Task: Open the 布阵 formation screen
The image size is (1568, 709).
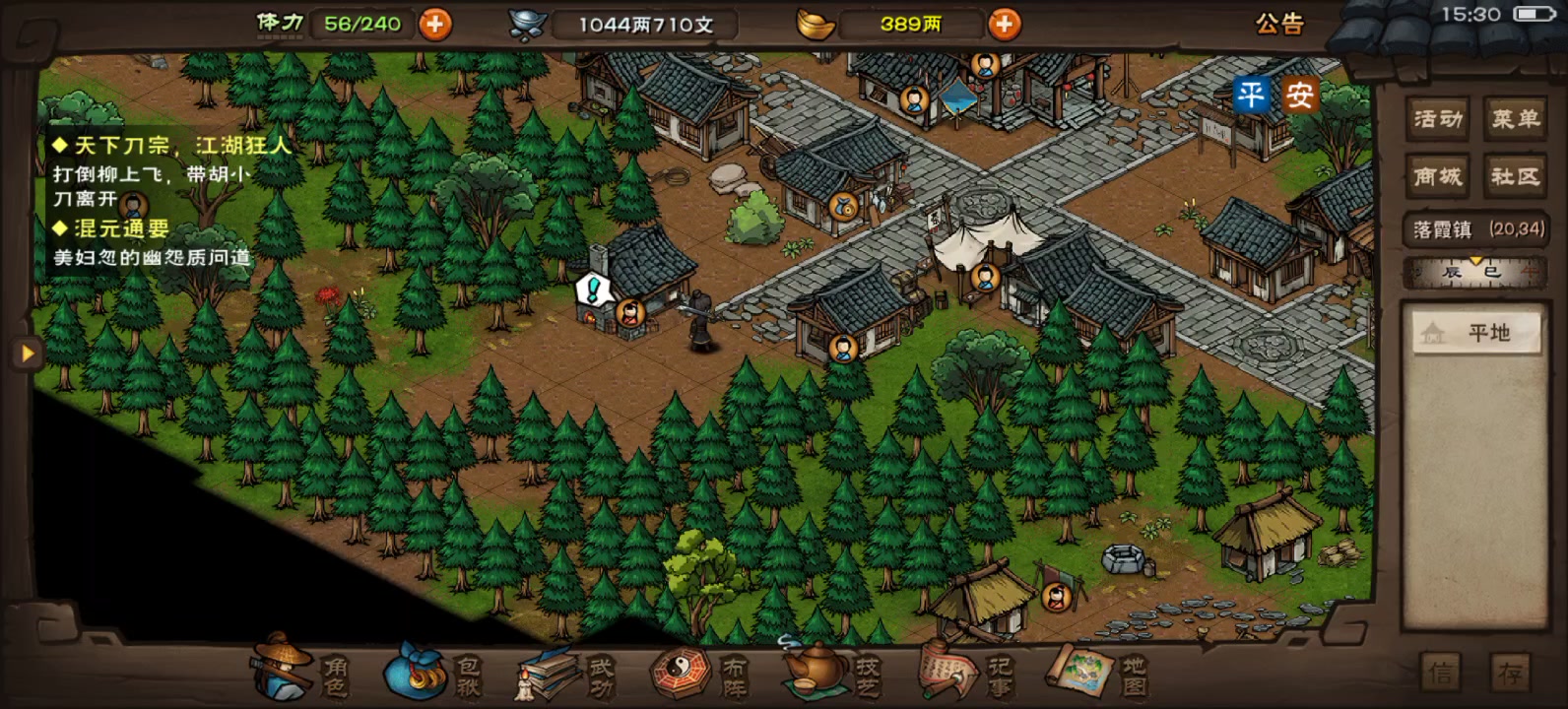Action: click(x=698, y=674)
